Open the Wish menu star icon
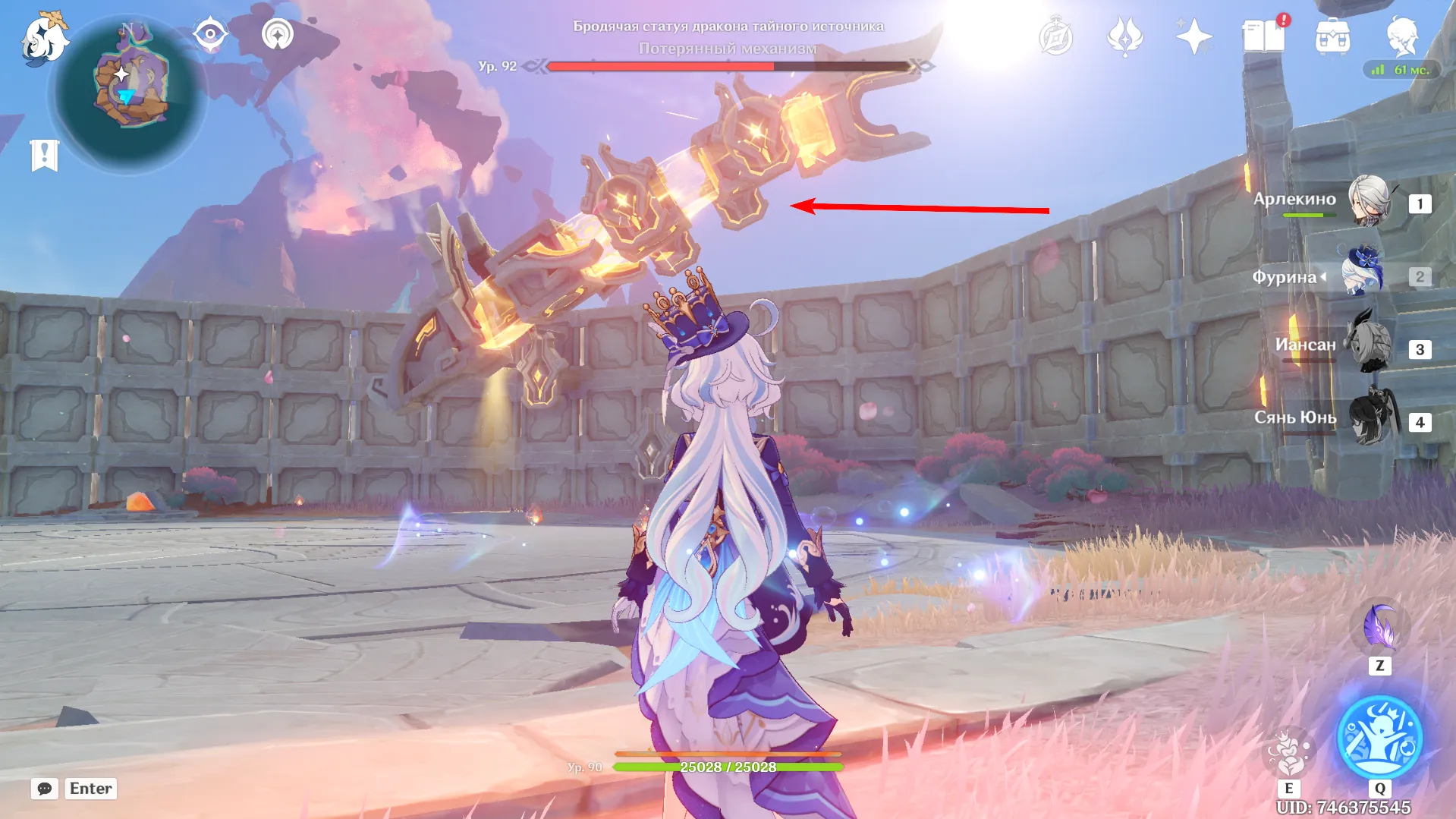The image size is (1456, 819). [1193, 34]
